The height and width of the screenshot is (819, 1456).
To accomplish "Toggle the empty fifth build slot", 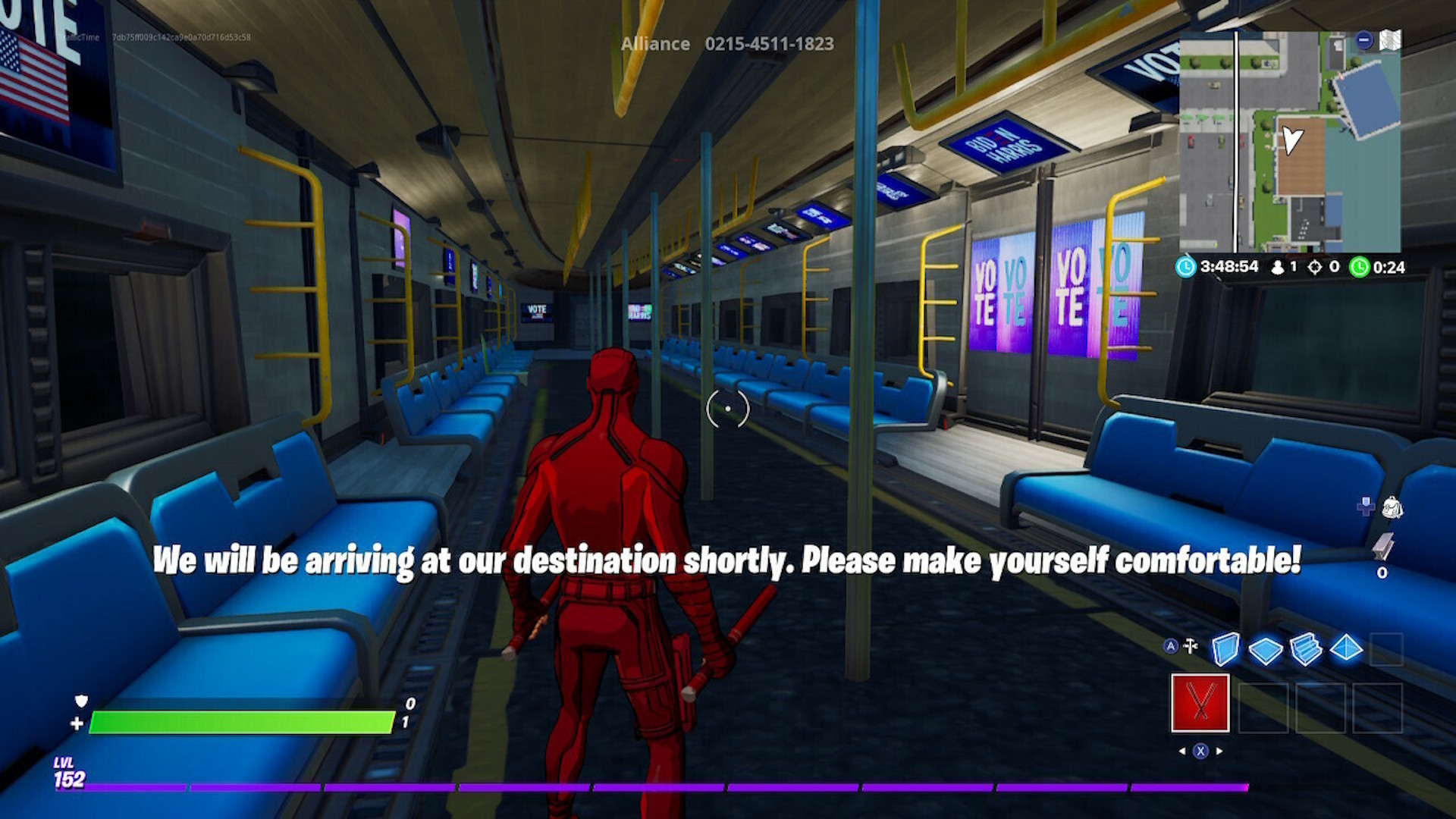I will [x=1386, y=649].
